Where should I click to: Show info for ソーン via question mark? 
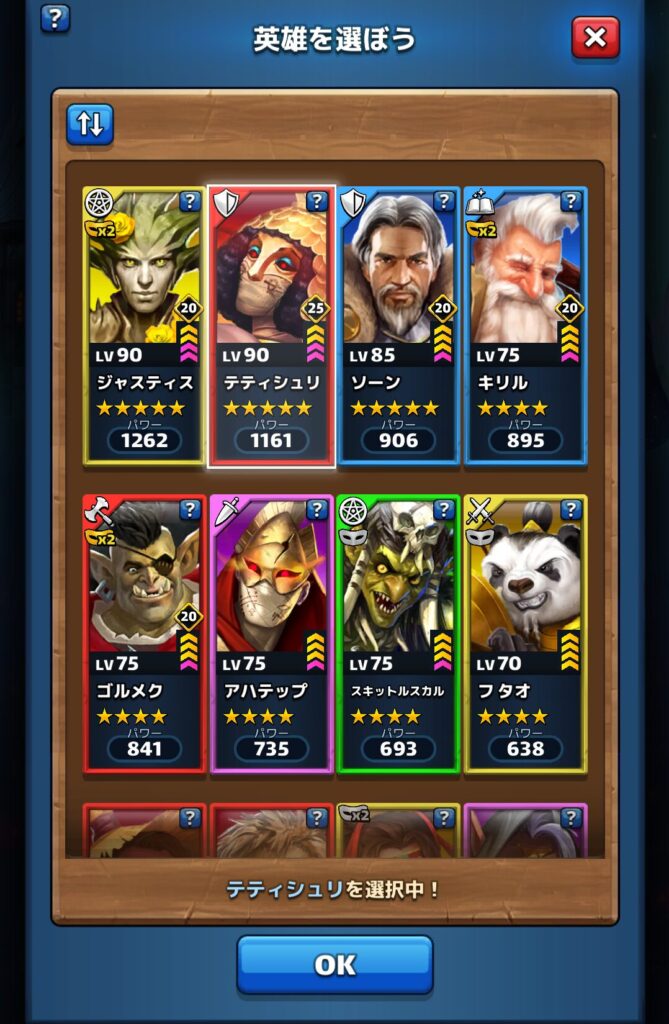point(444,202)
